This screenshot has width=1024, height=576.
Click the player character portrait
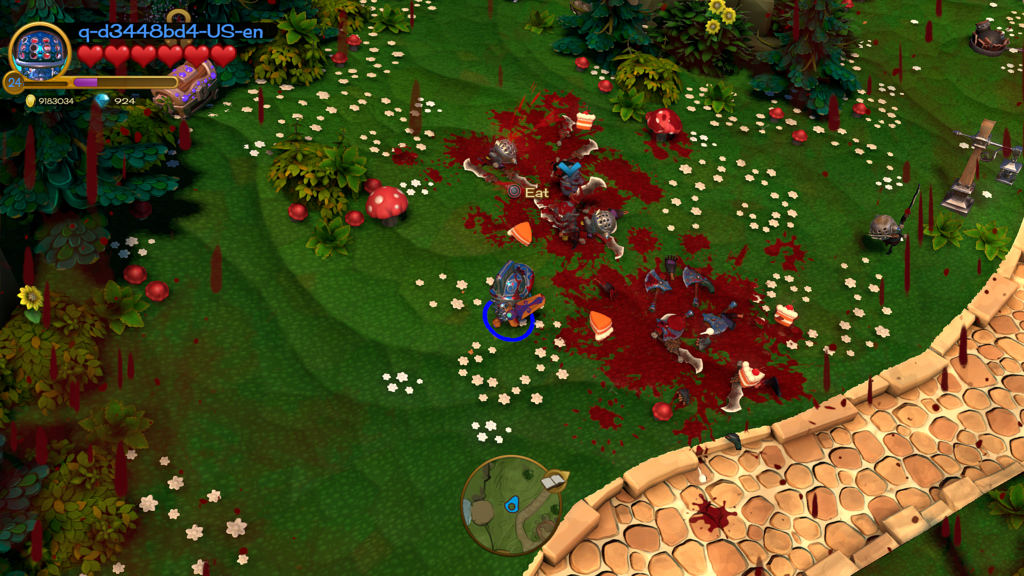[40, 52]
